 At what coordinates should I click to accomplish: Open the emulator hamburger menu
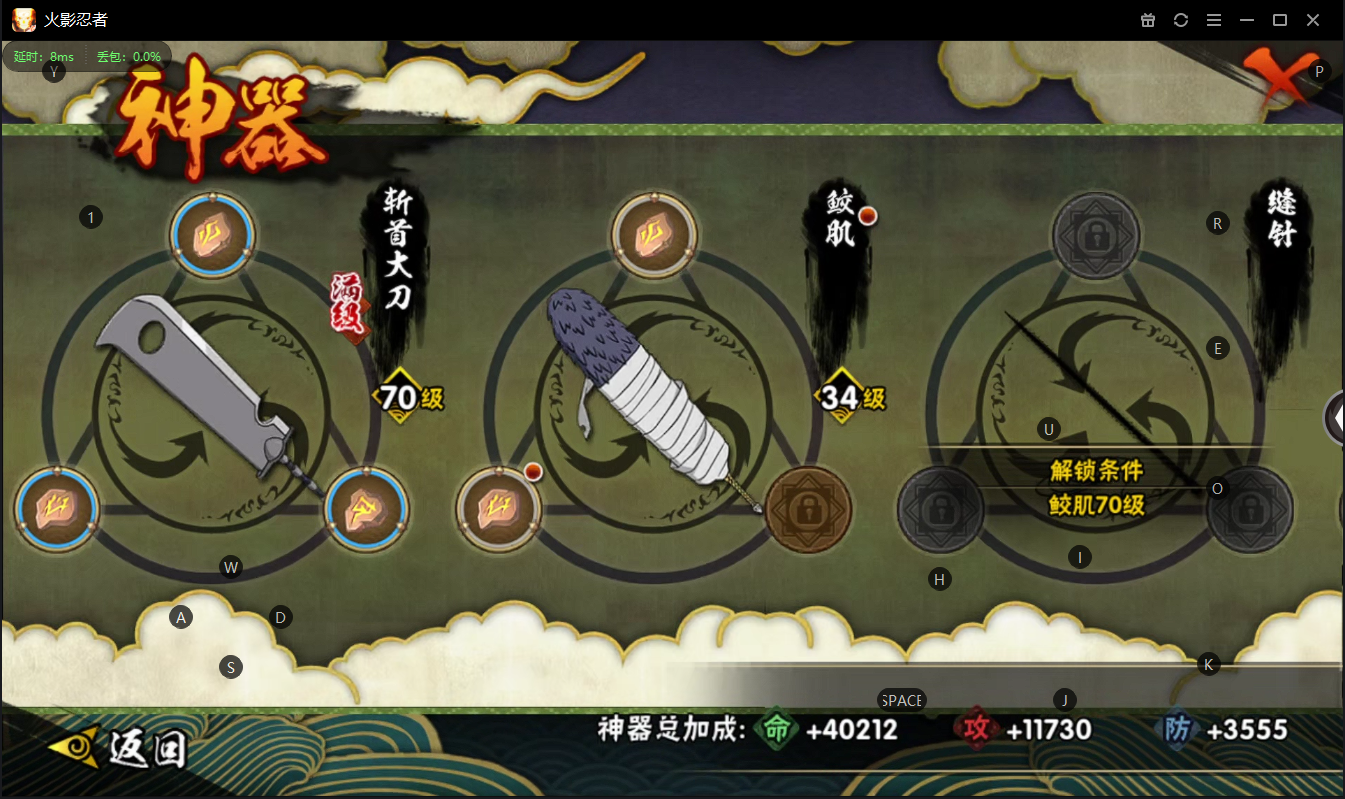(x=1213, y=20)
